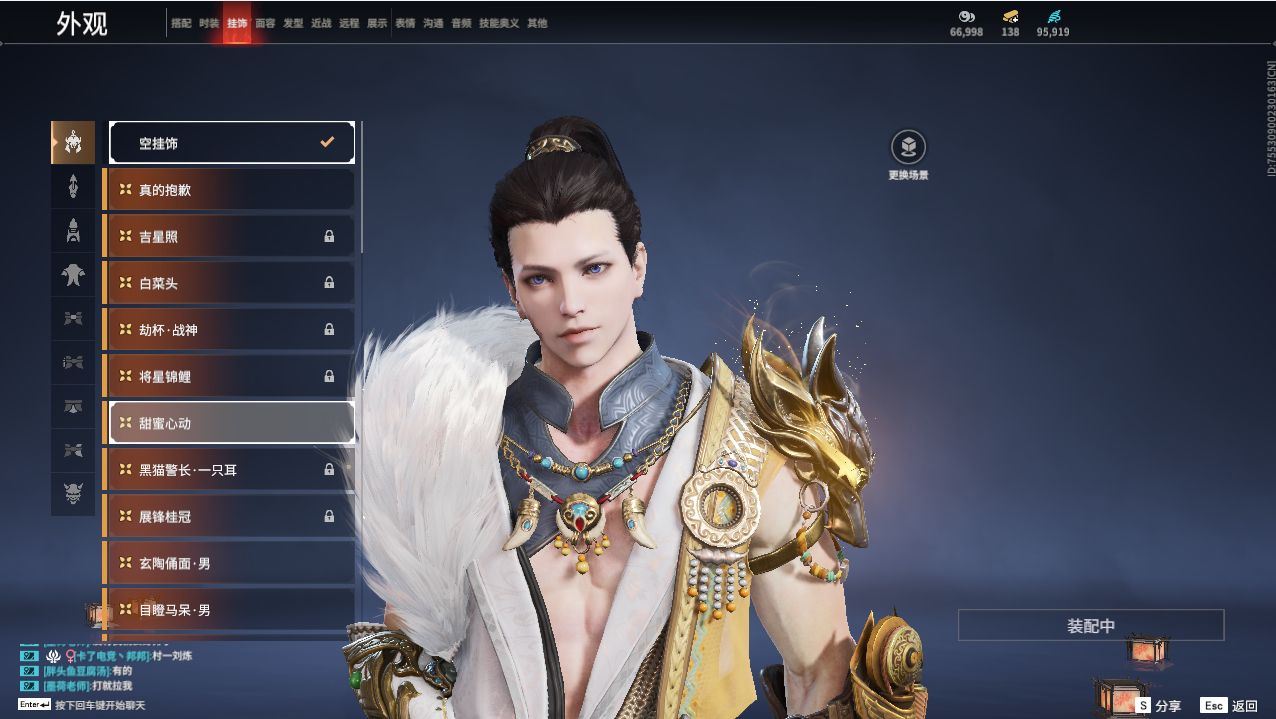Select the 面容 tab
Viewport: 1276px width, 719px height.
[x=265, y=23]
